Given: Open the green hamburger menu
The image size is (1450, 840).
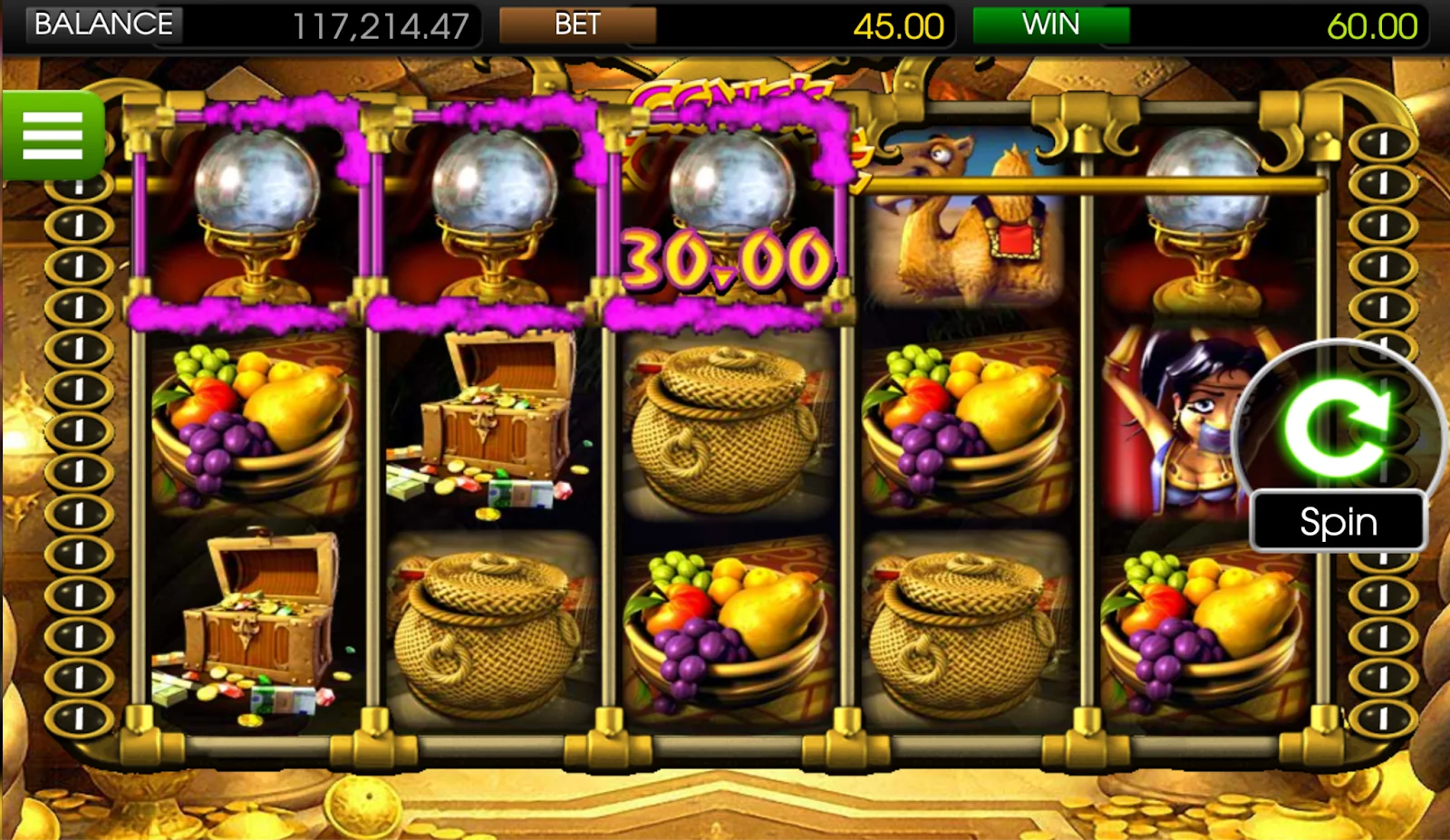Looking at the screenshot, I should point(53,136).
